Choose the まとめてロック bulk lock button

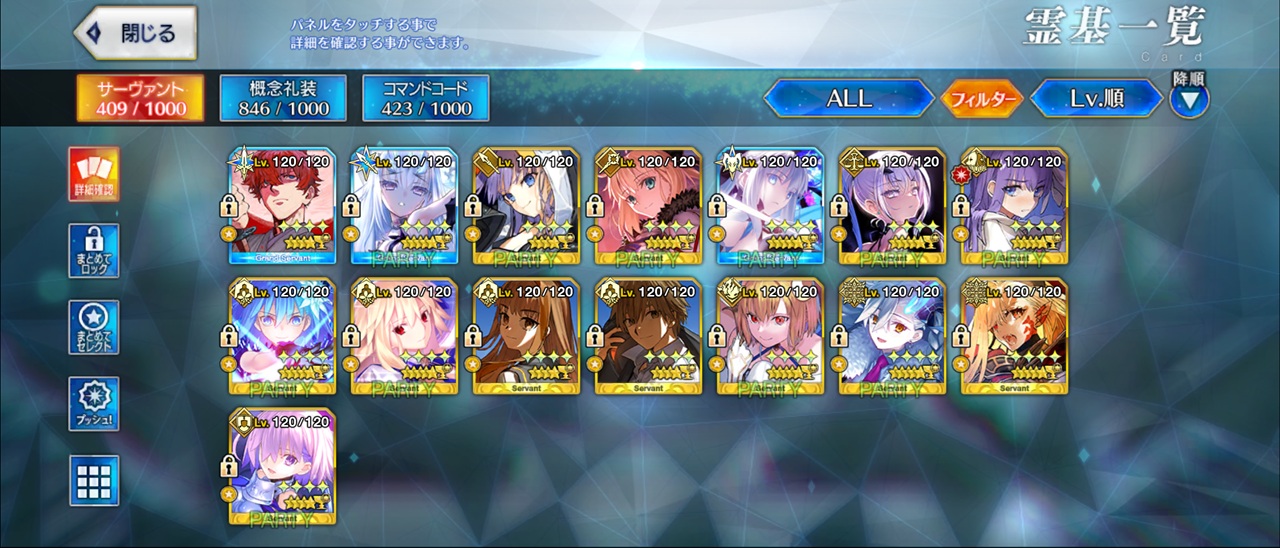tap(94, 251)
